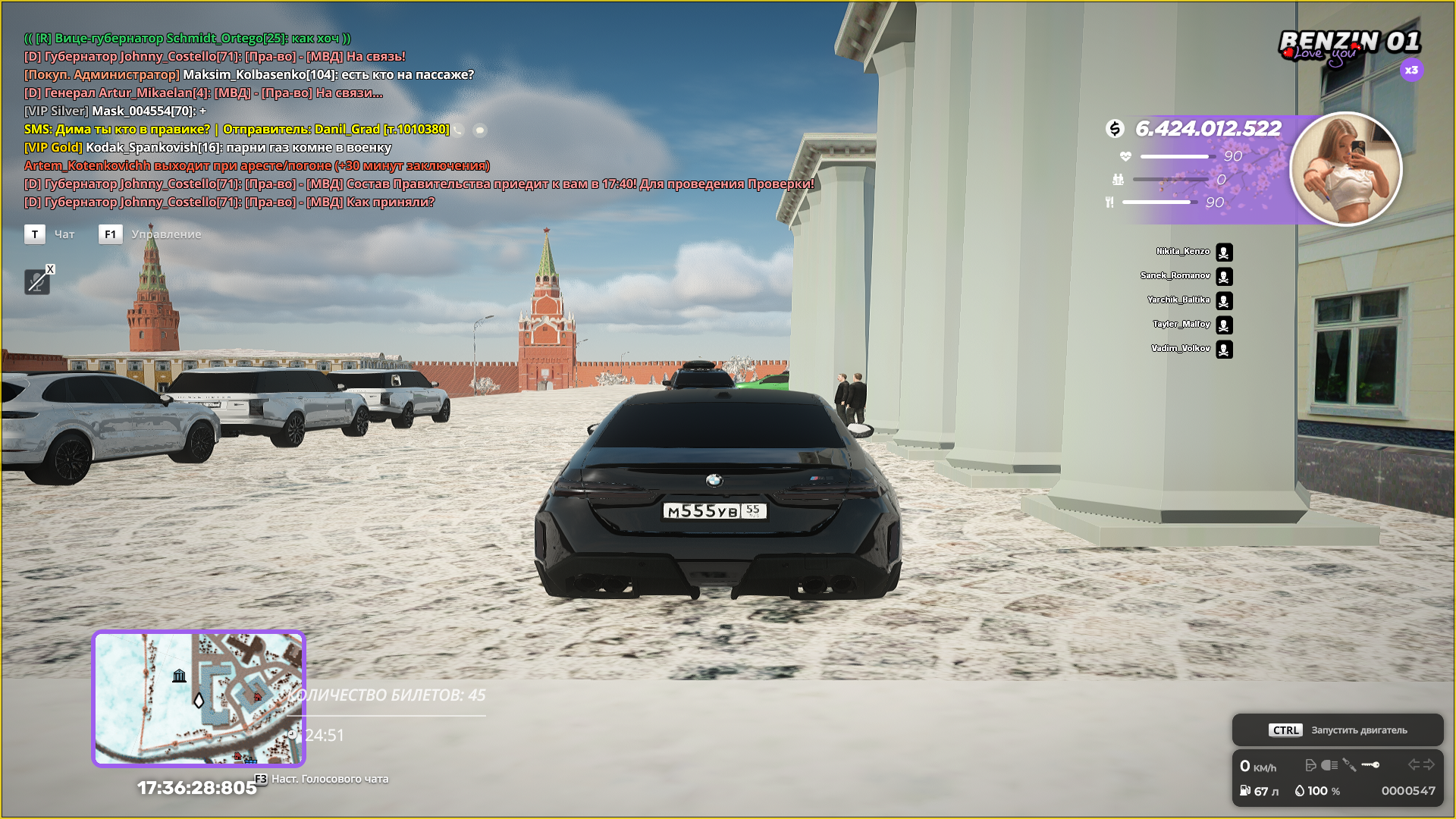Screen dimensions: 1456x819
Task: Select Nikita_Kenzo in the voice list
Action: pyautogui.click(x=1183, y=252)
